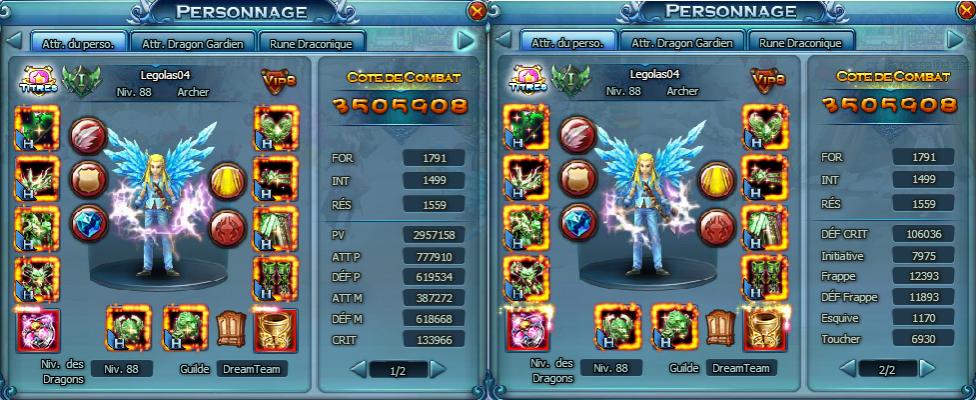Image resolution: width=979 pixels, height=400 pixels.
Task: Select the pink heart item slot in PV stats window
Action: pos(38,331)
